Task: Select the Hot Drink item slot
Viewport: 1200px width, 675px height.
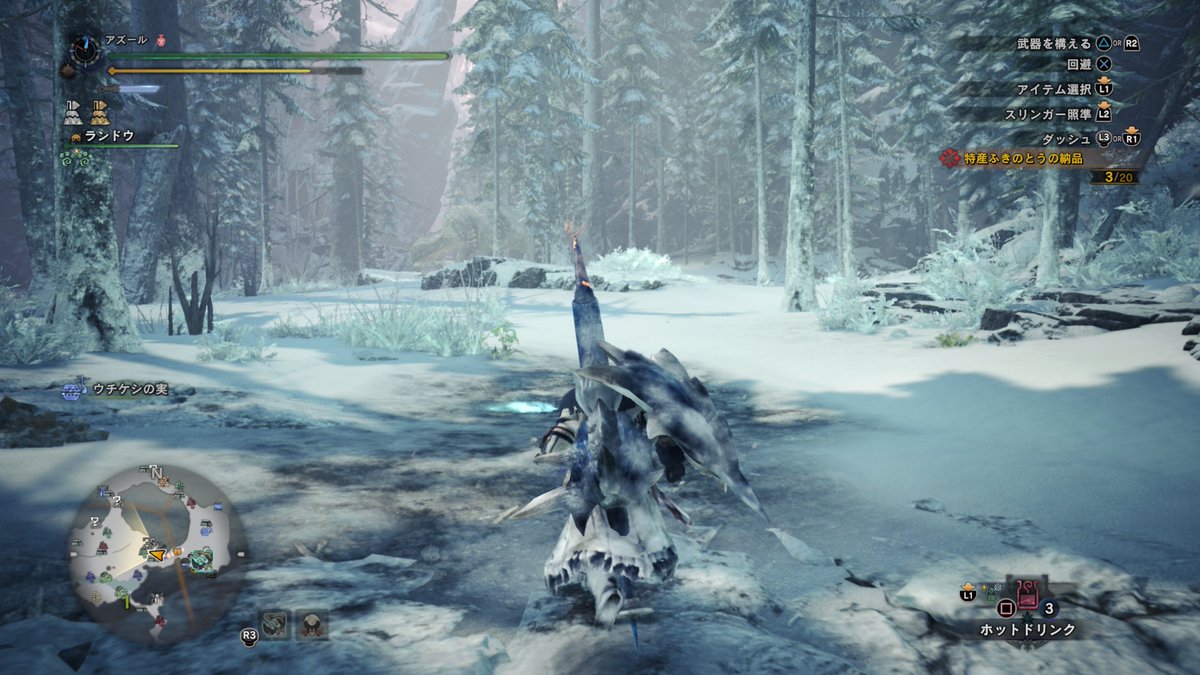Action: point(1027,595)
